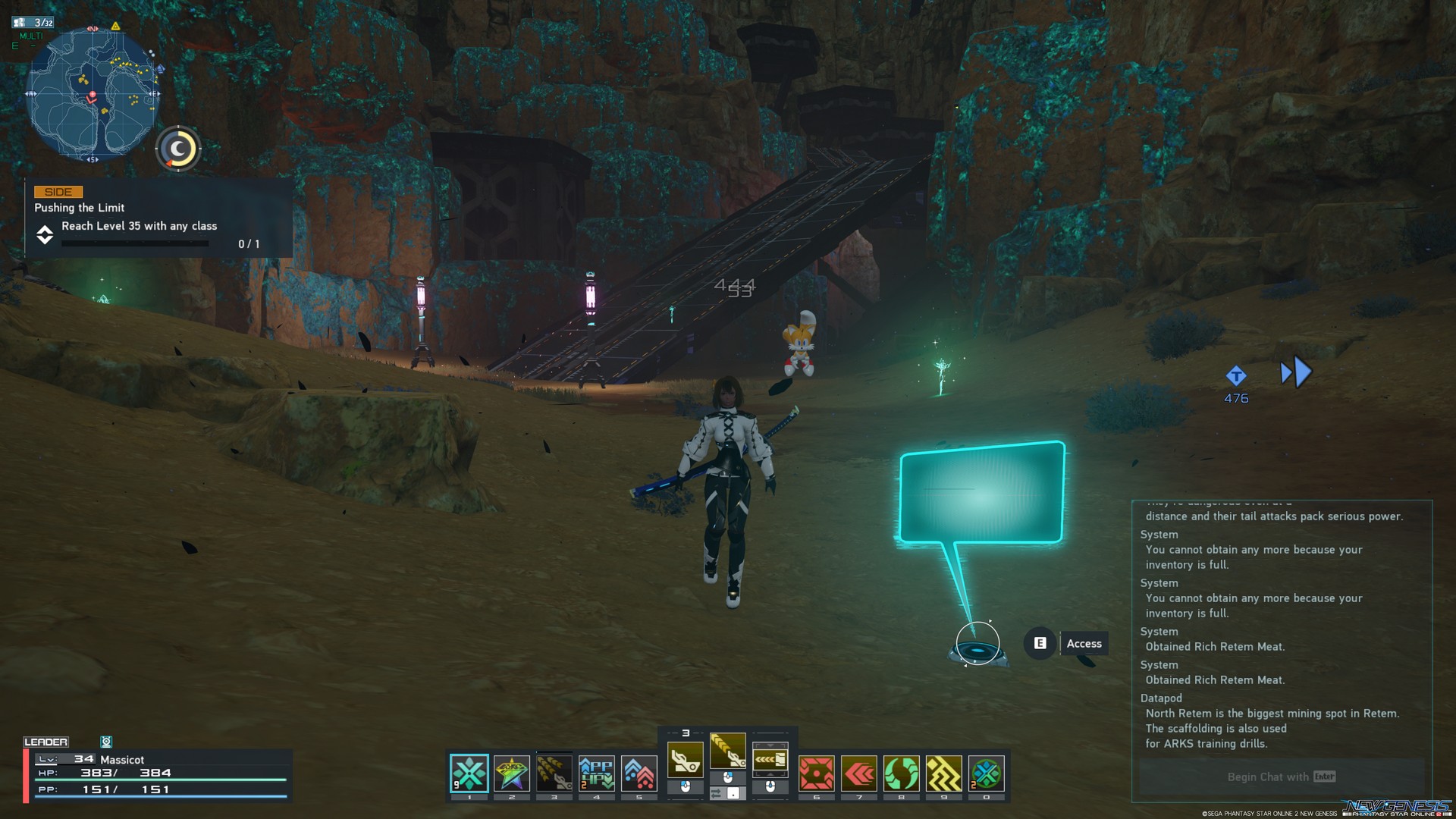Select the blue and red buff icon in slot 5
This screenshot has width=1456, height=819.
639,772
